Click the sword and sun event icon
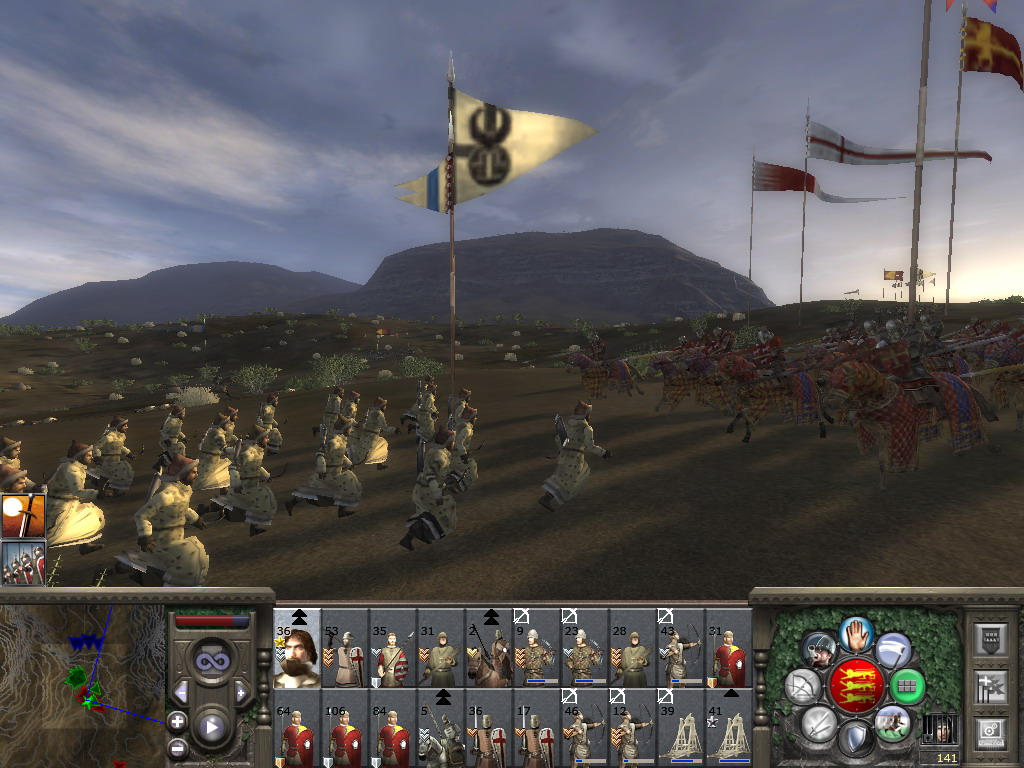Image resolution: width=1024 pixels, height=768 pixels. [23, 515]
